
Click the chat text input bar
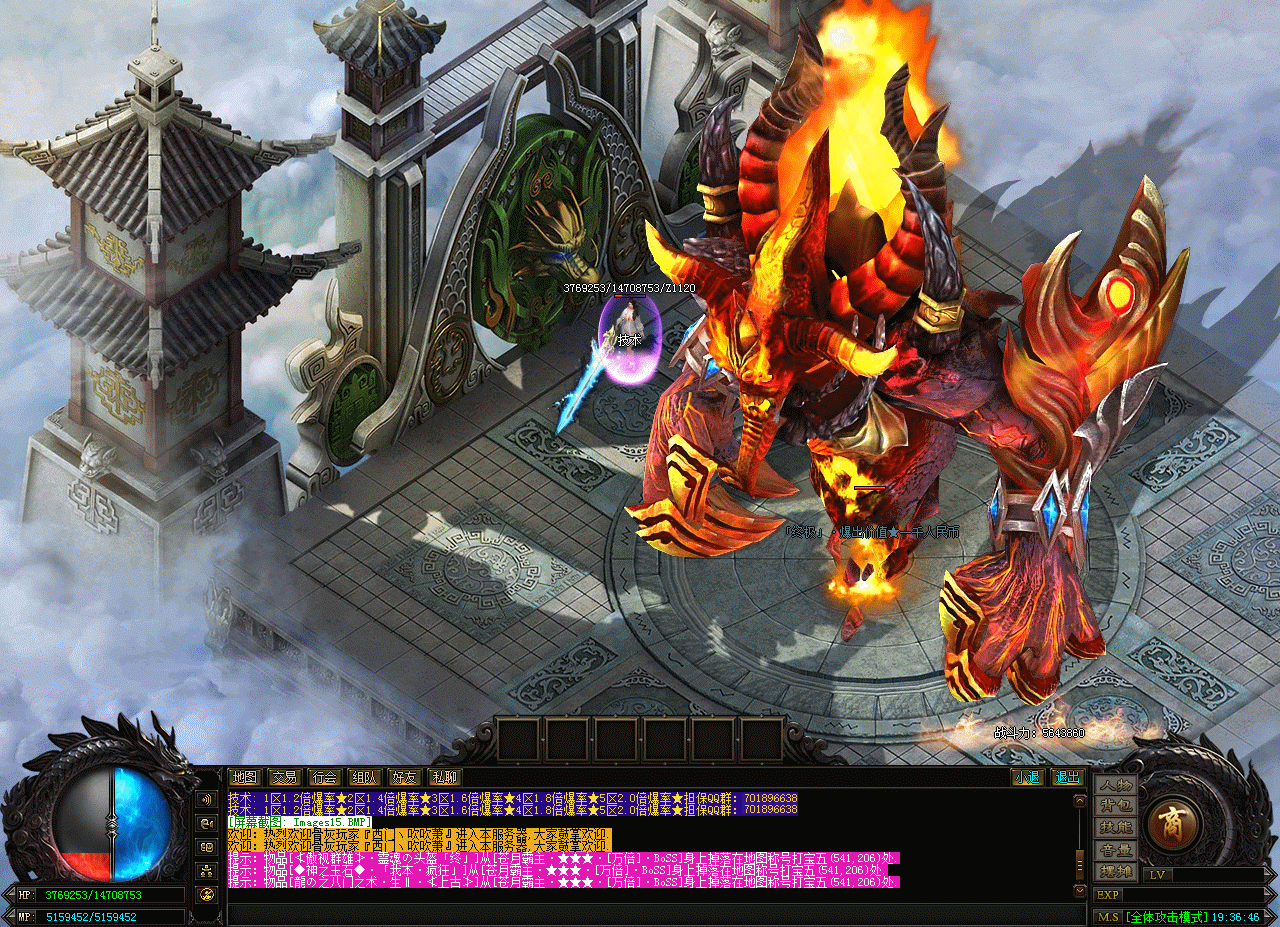650,913
